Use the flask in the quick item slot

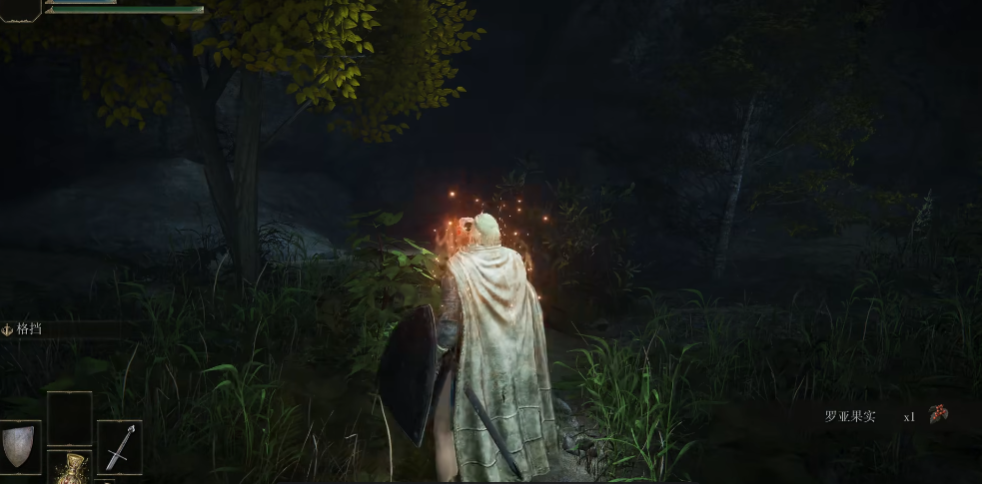tap(69, 468)
